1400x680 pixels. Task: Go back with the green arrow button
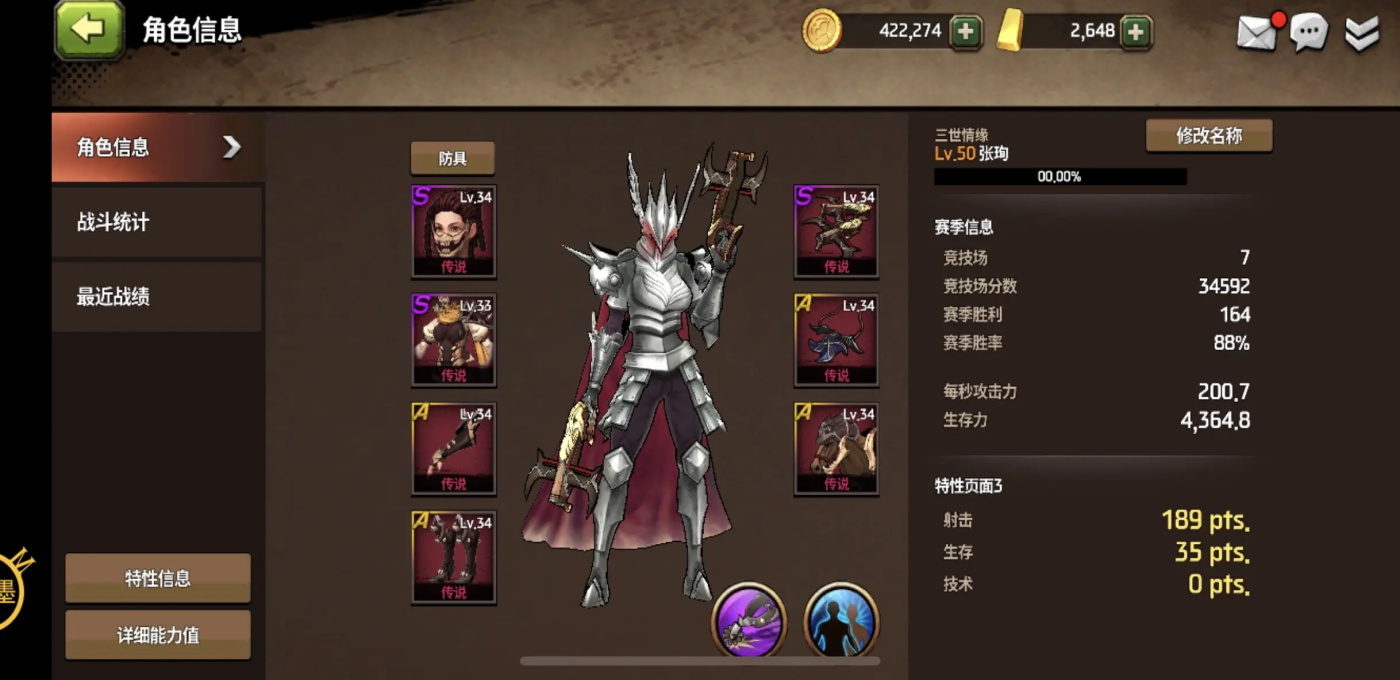89,29
